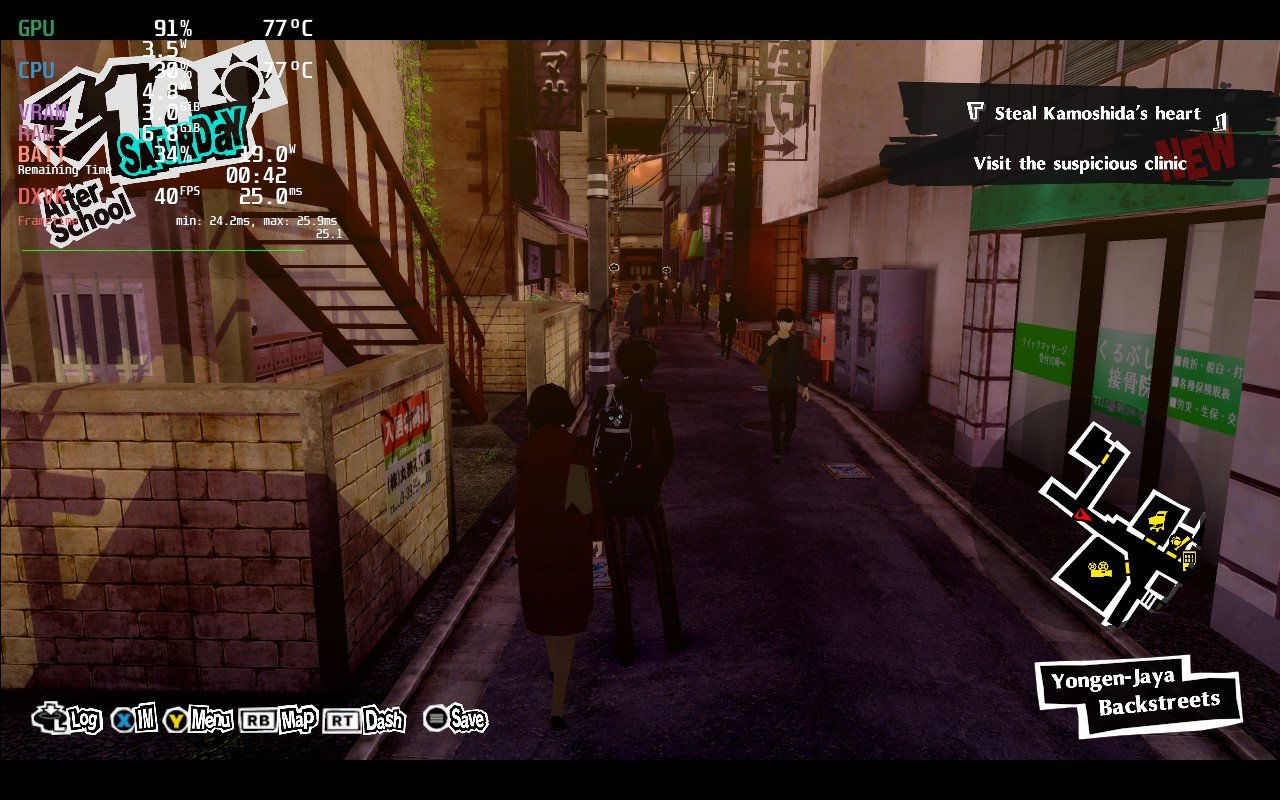Click the red player arrow on minimap
This screenshot has height=800, width=1280.
(1082, 514)
